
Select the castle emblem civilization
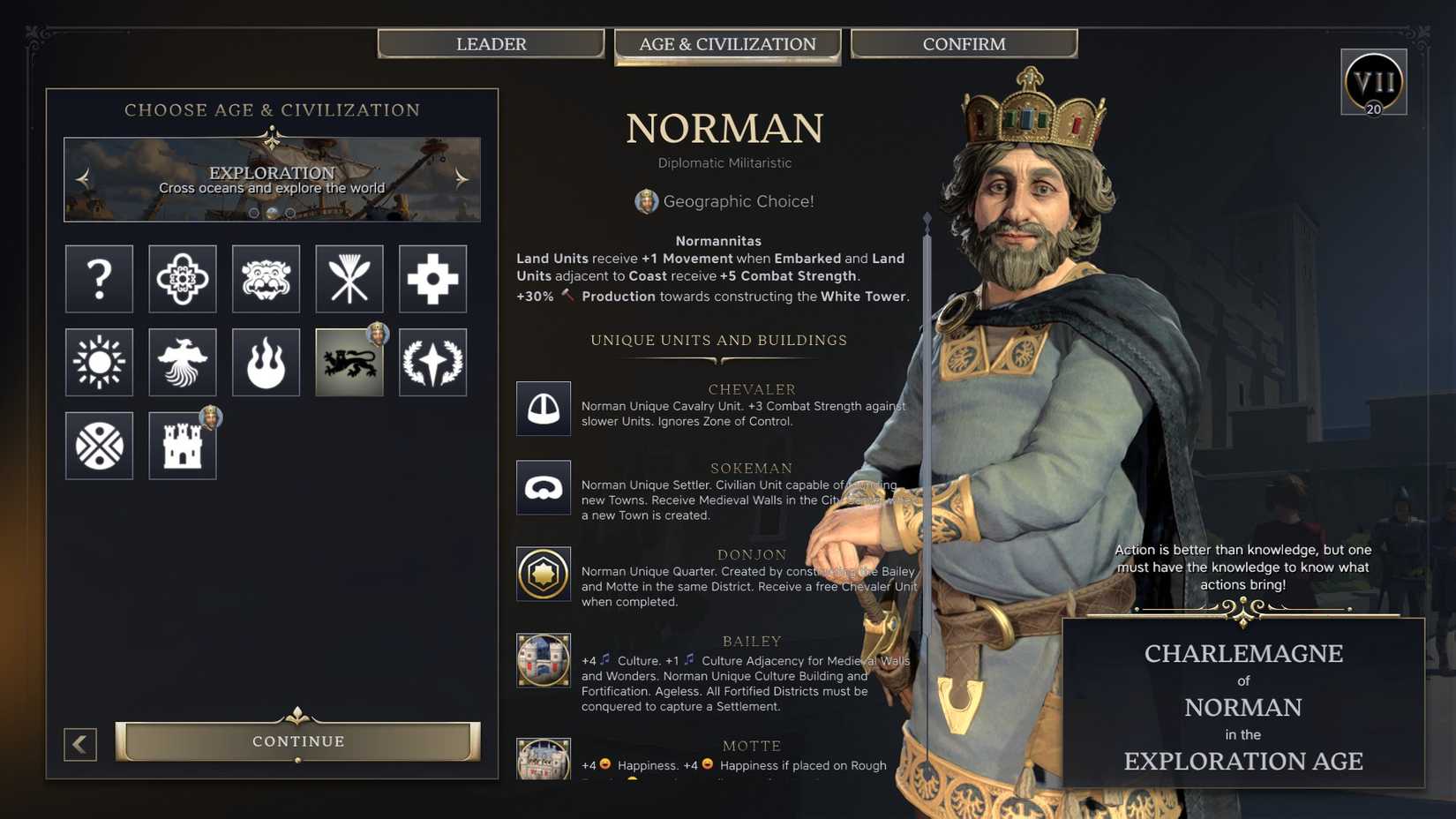183,446
